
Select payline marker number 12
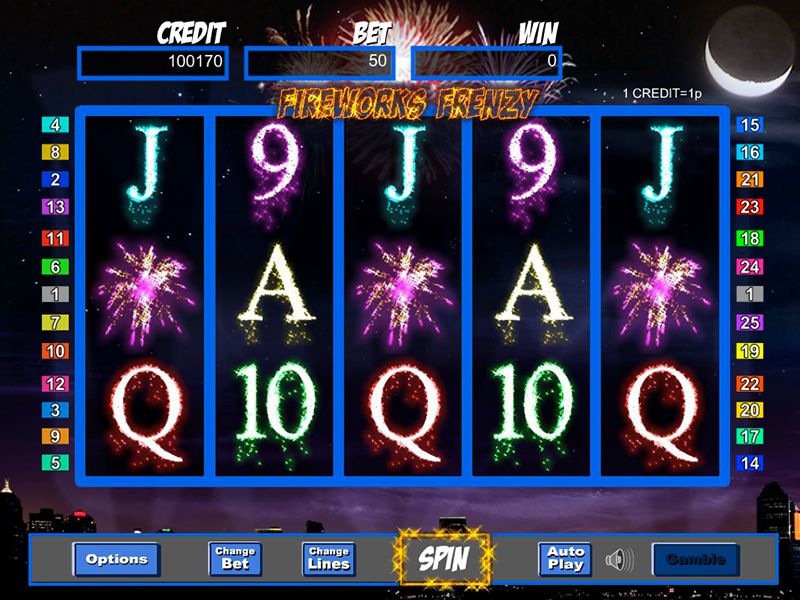click(54, 384)
